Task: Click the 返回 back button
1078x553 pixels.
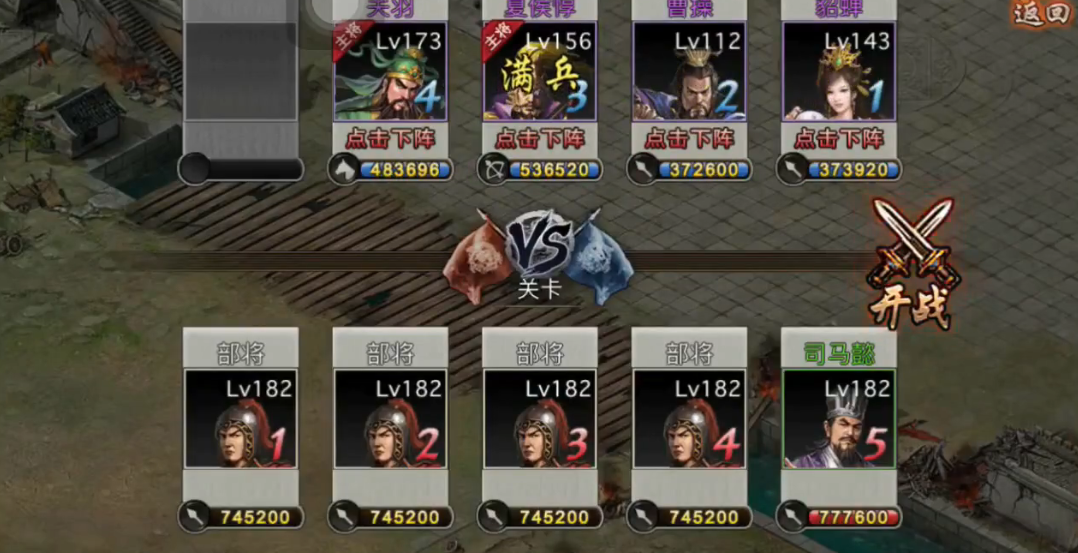Action: click(x=1042, y=14)
